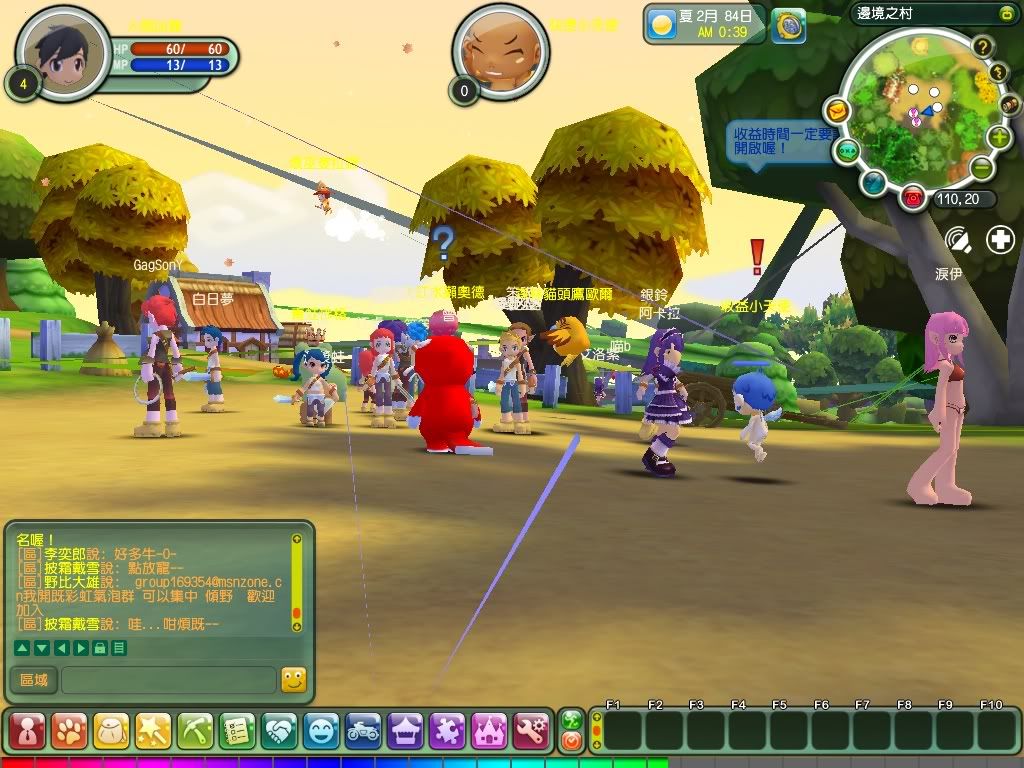Zoom out the minimap with minus button
This screenshot has height=768, width=1024.
point(982,167)
